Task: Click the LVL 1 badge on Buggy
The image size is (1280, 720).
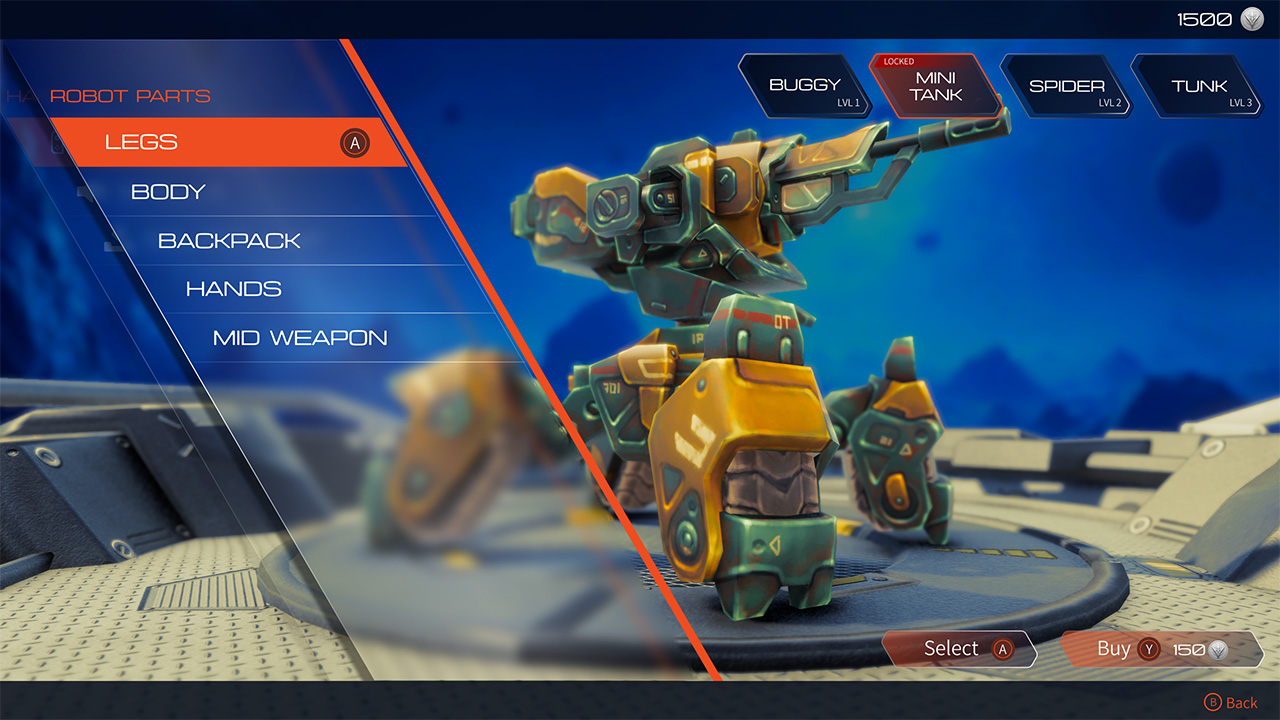Action: [x=850, y=100]
